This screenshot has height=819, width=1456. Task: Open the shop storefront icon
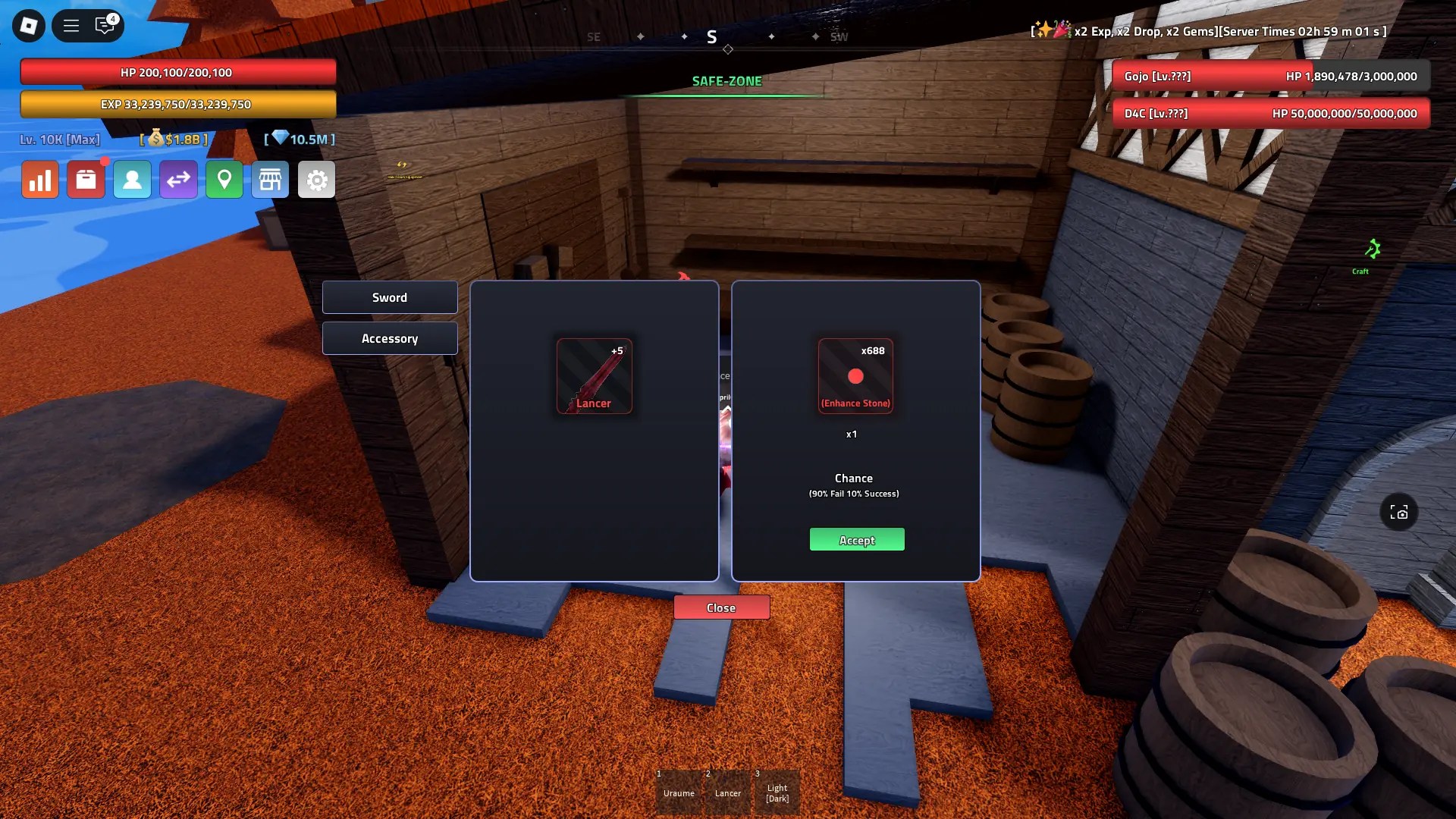271,179
